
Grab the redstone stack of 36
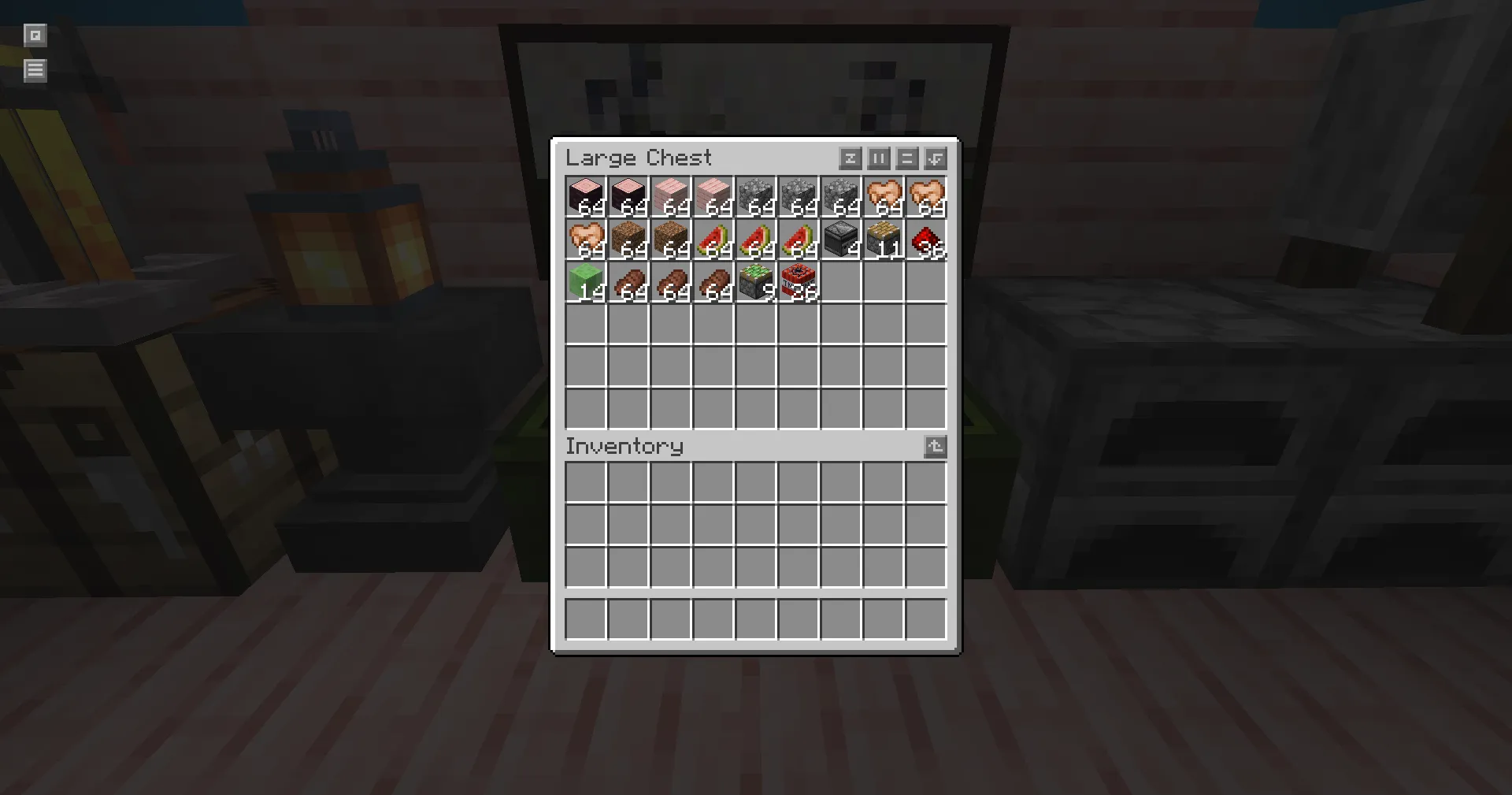click(x=925, y=240)
